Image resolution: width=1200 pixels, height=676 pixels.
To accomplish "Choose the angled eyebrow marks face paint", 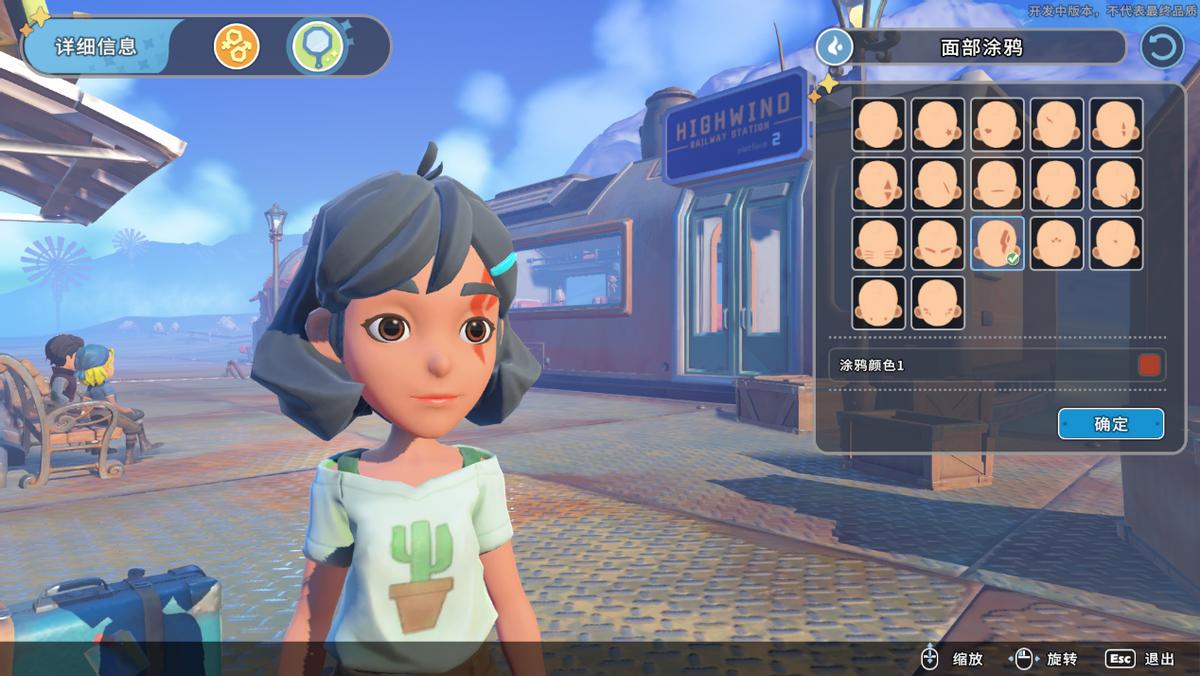I will click(x=938, y=243).
